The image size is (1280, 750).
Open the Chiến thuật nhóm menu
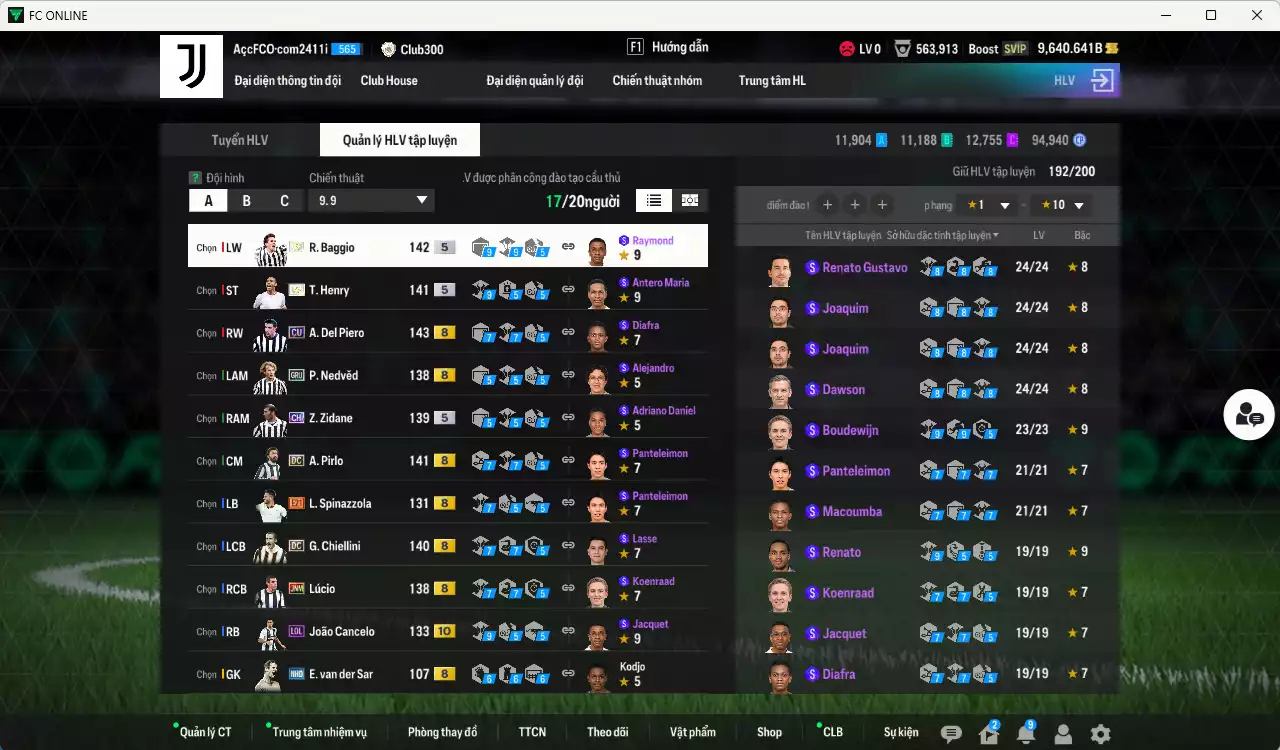click(657, 81)
